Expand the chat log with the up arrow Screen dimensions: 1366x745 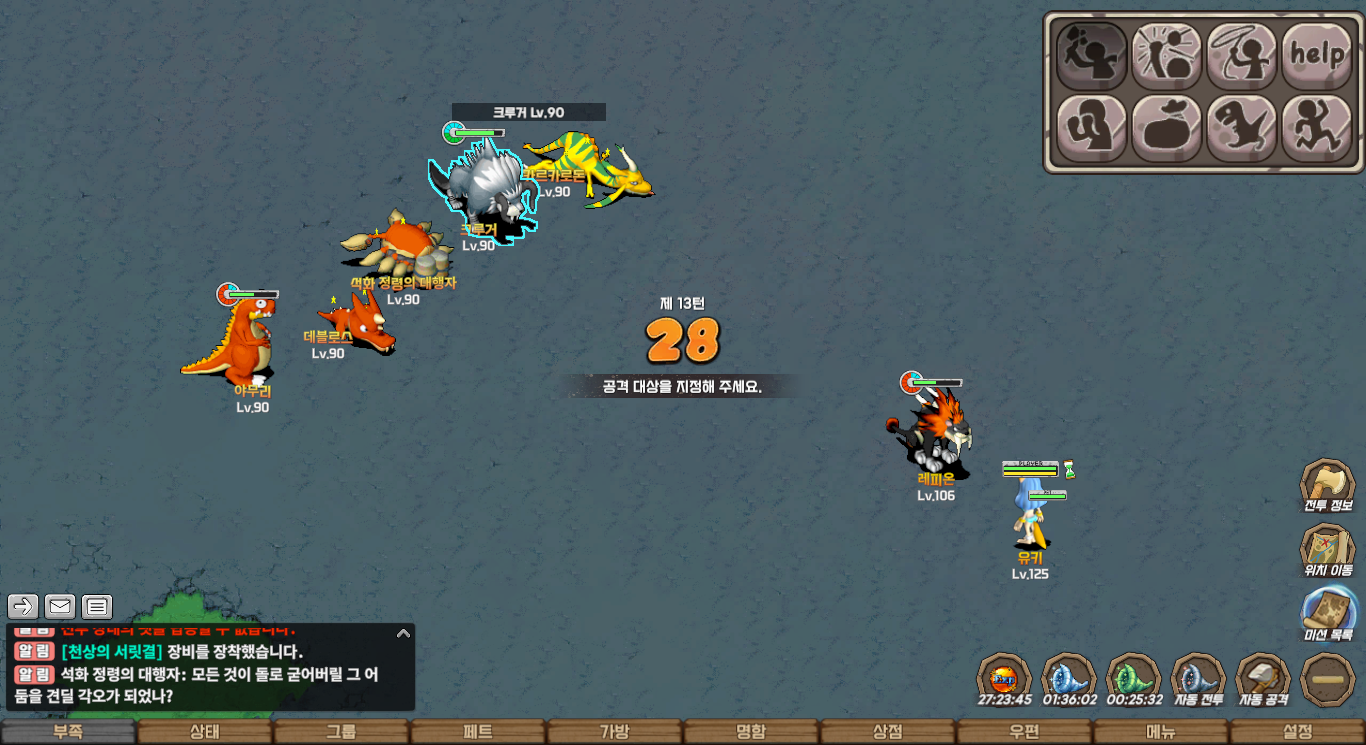tap(403, 633)
